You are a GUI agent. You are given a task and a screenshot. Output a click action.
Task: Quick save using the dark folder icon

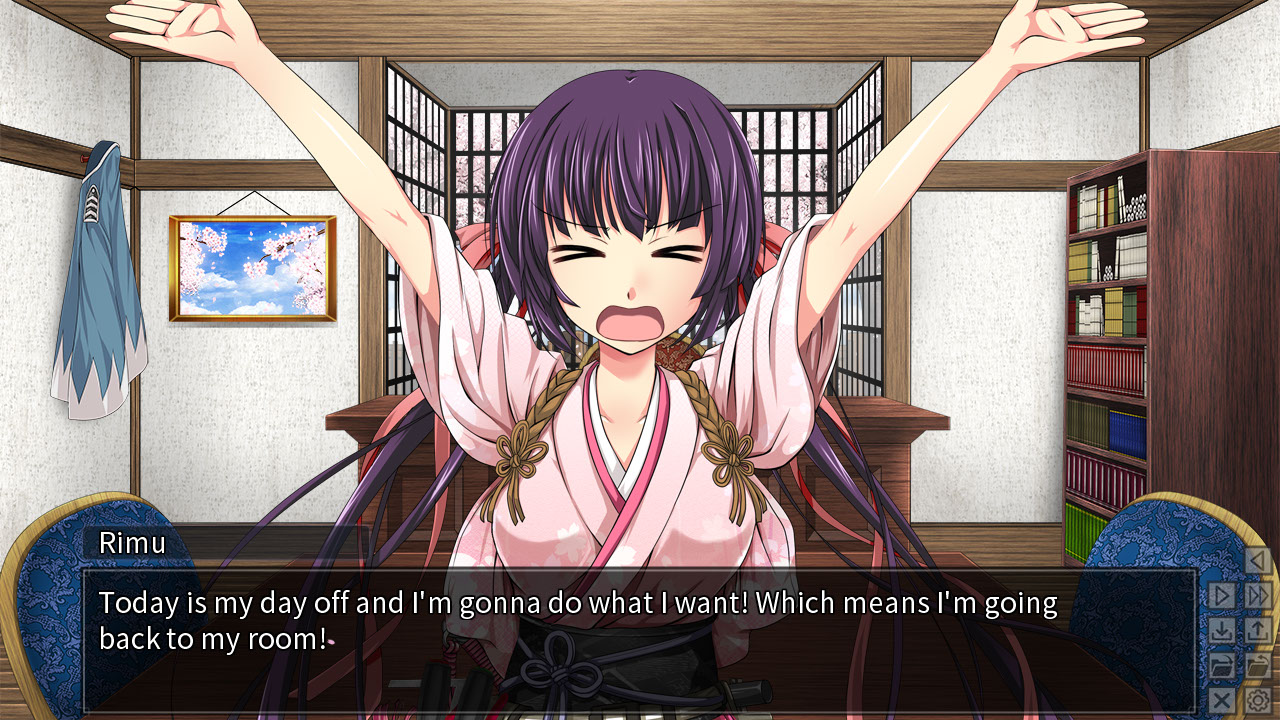click(1222, 665)
